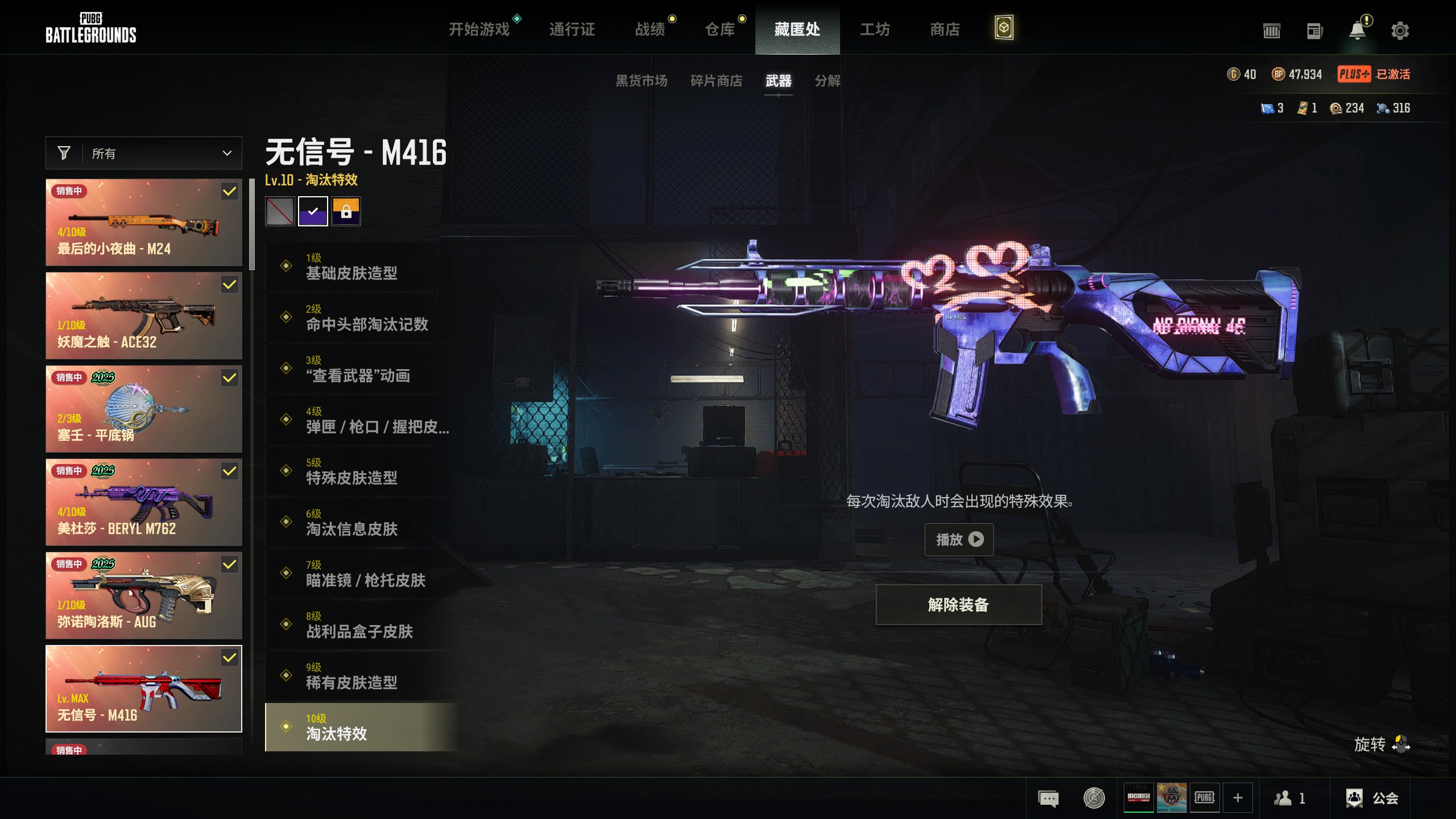This screenshot has width=1456, height=819.
Task: Select the locked orange effect swatch
Action: click(346, 212)
